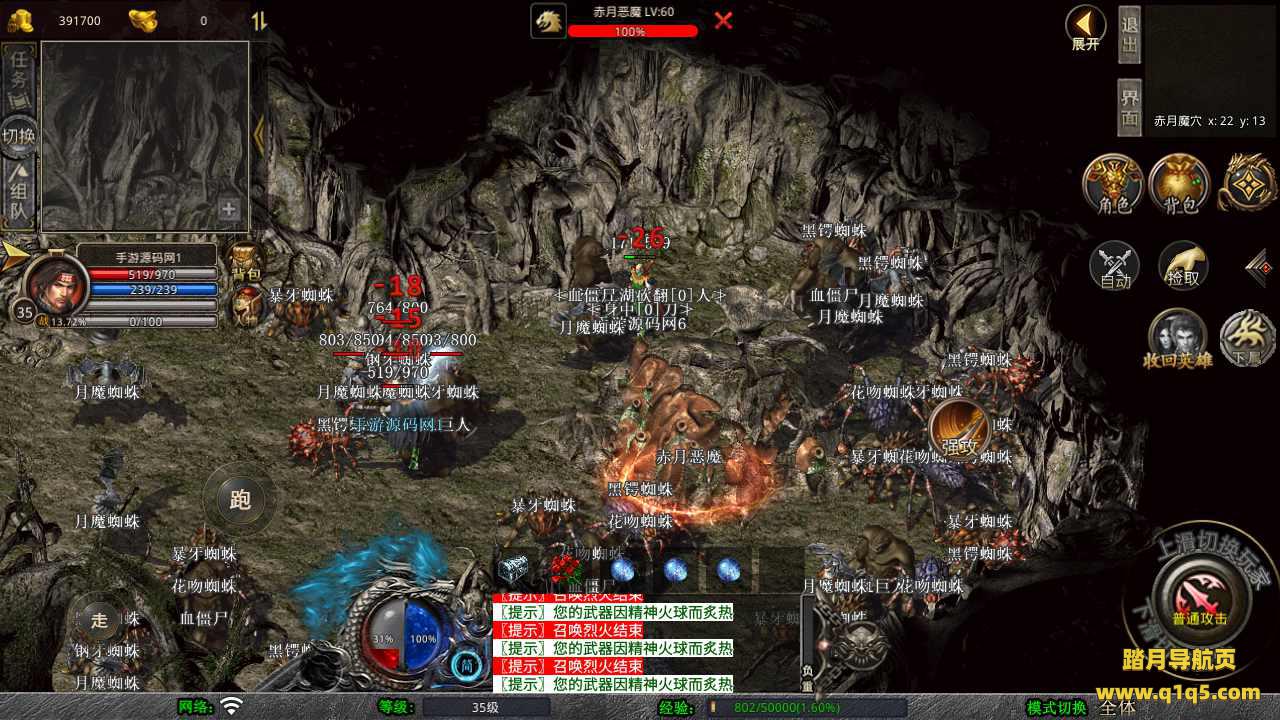This screenshot has height=720, width=1280.
Task: Activate the 强攻 strong attack skill
Action: pos(960,432)
